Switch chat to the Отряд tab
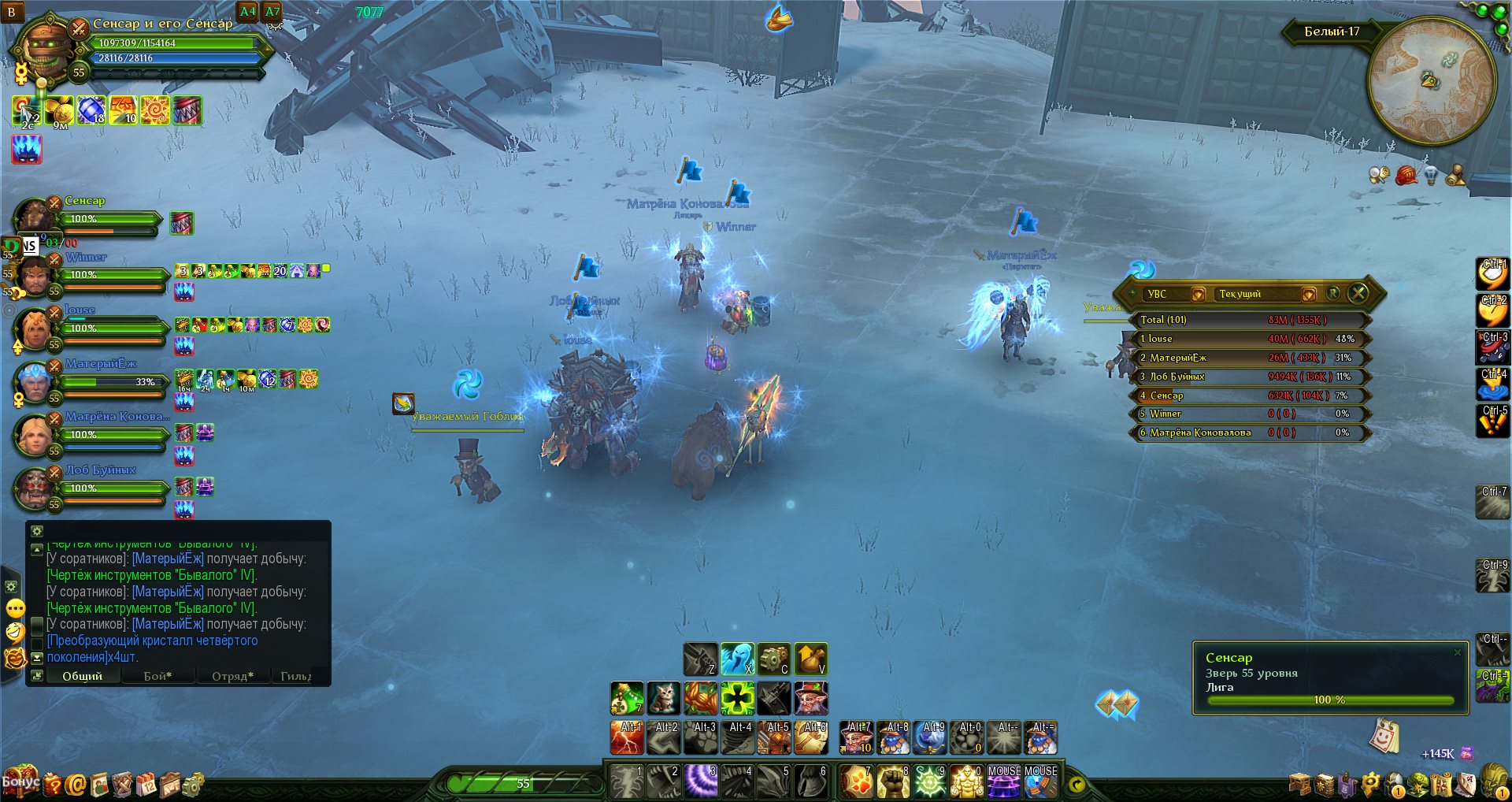1512x802 pixels. click(232, 676)
